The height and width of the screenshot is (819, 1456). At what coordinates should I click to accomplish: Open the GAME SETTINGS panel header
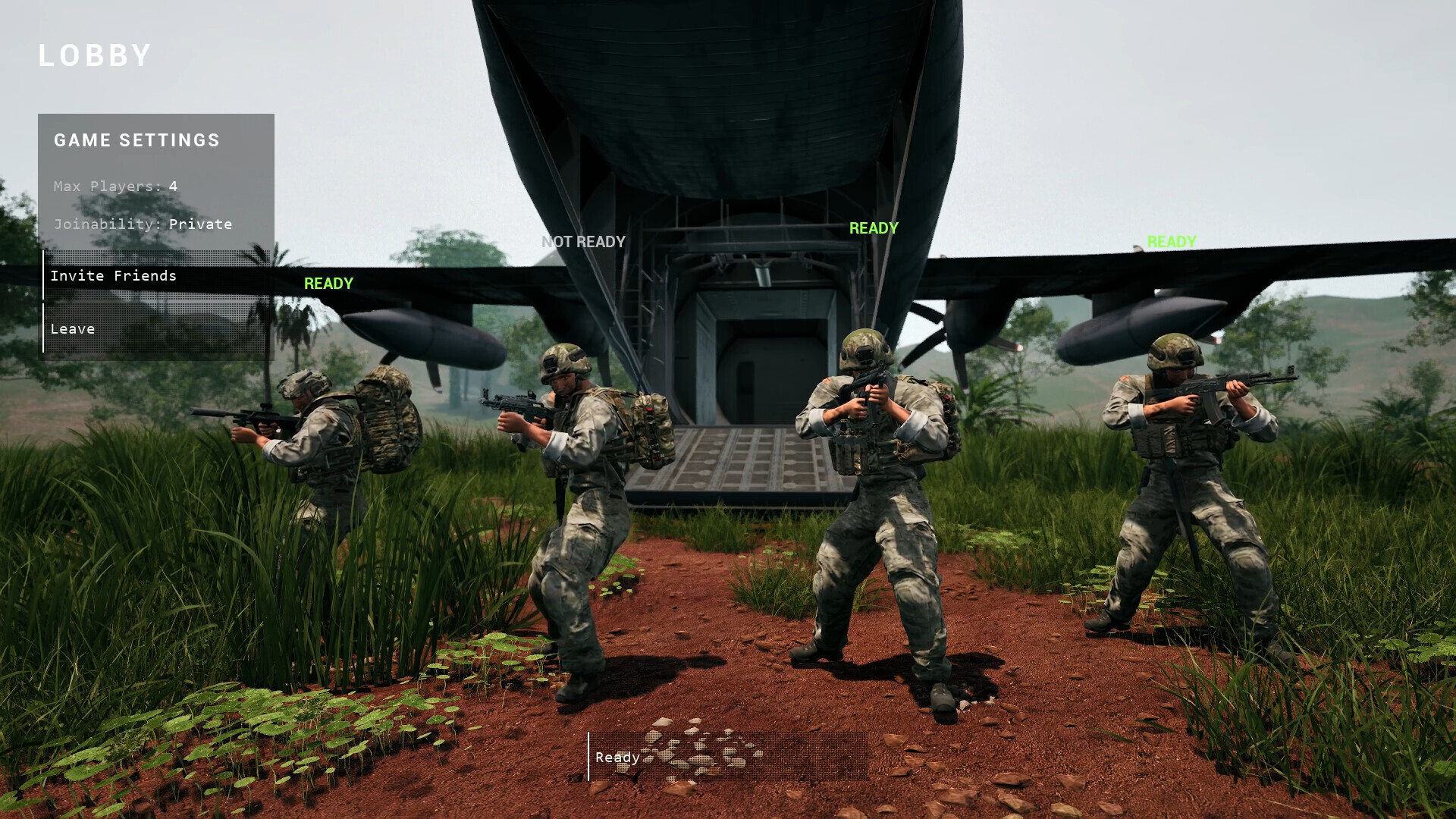(x=136, y=140)
